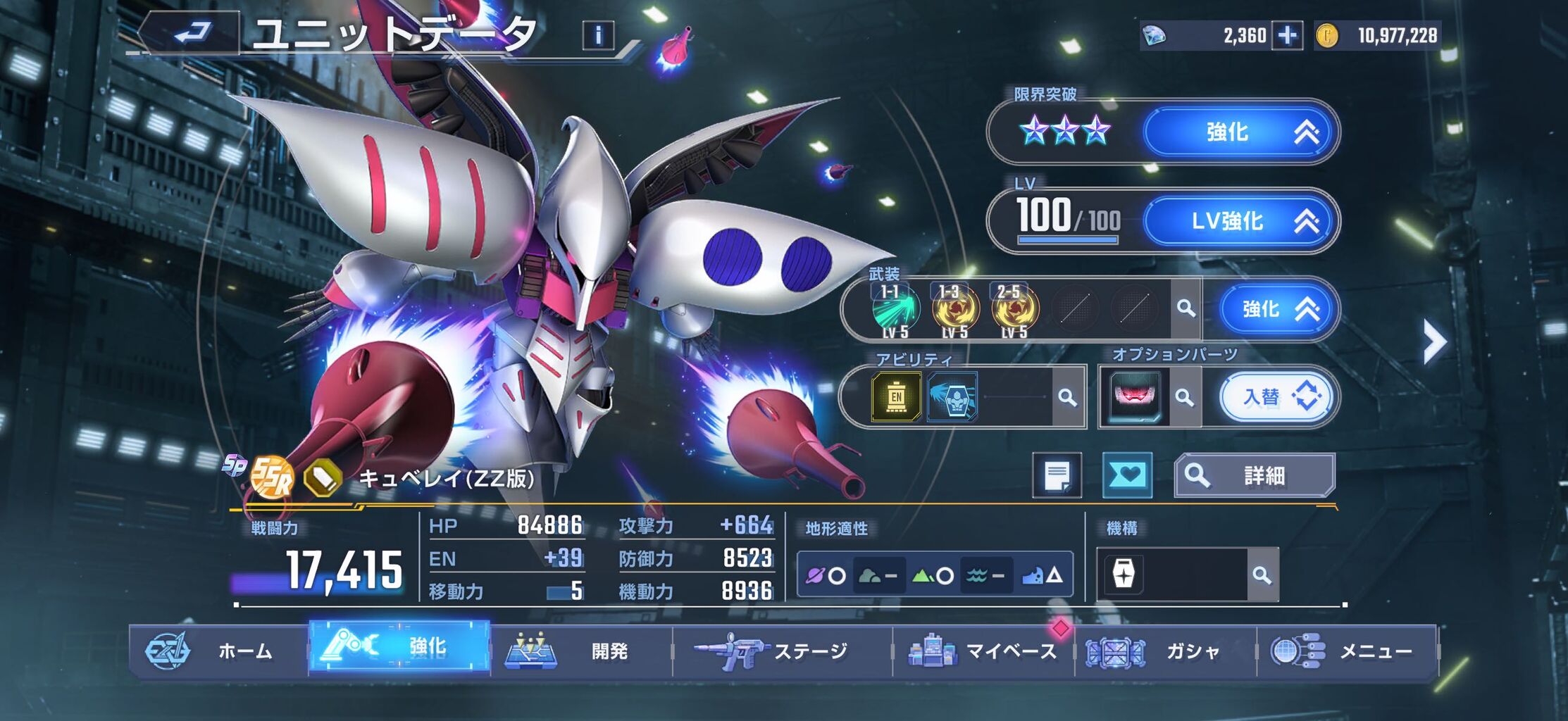Tap the 強化 button for 限界突破
This screenshot has width=1568, height=721.
tap(1240, 132)
